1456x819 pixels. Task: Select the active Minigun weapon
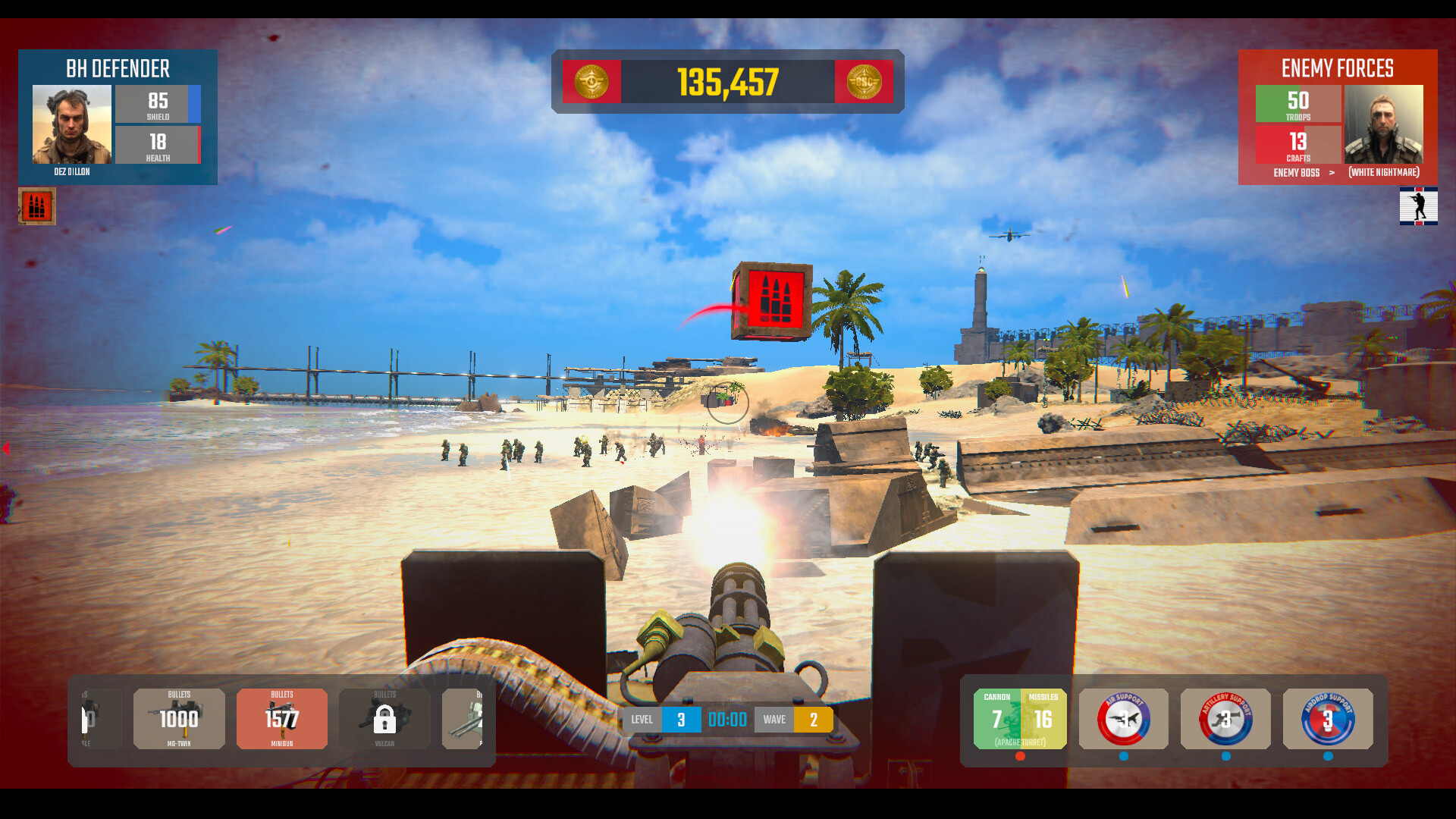tap(281, 719)
